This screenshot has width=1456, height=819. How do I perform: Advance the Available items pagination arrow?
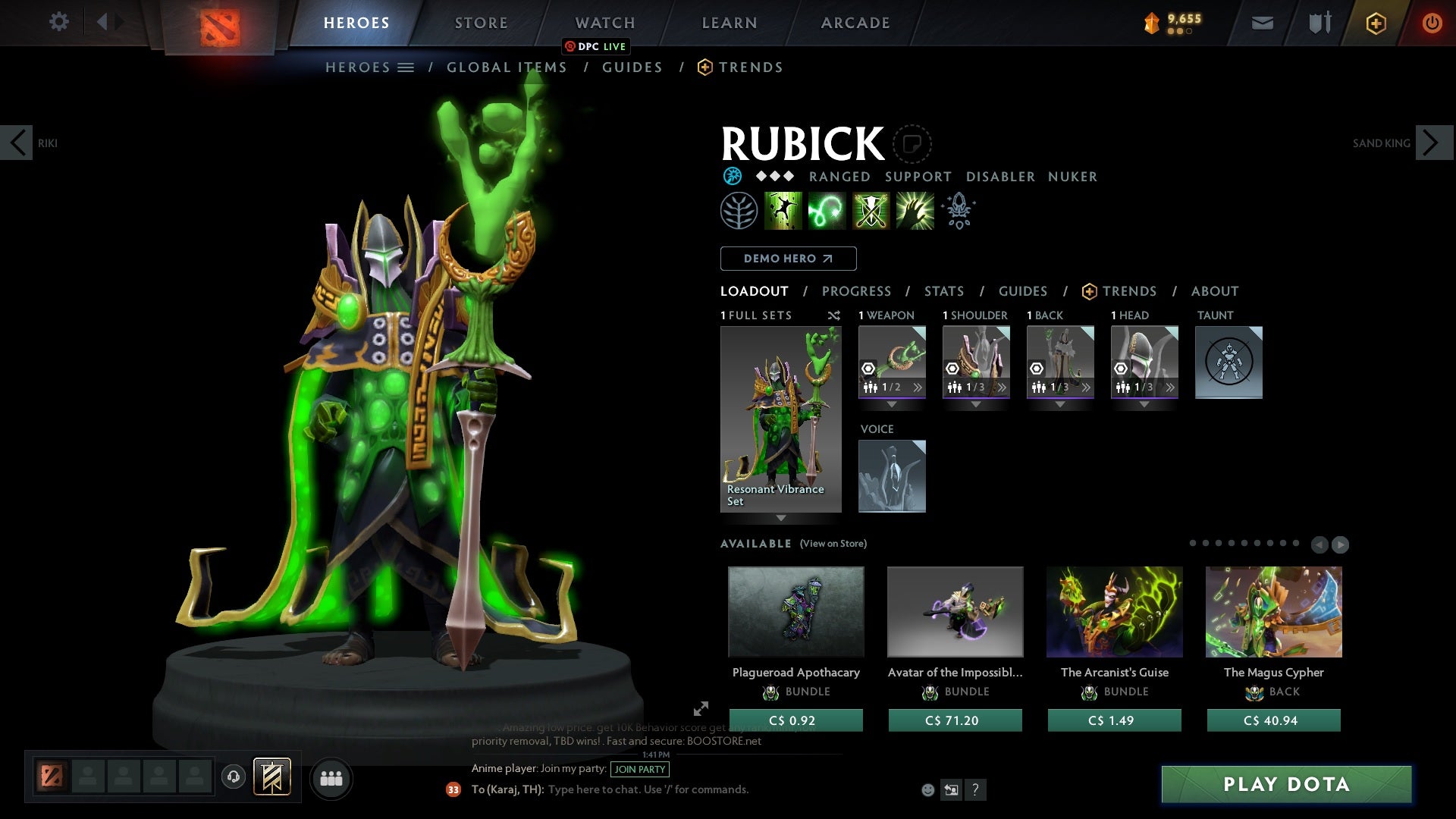click(x=1339, y=544)
